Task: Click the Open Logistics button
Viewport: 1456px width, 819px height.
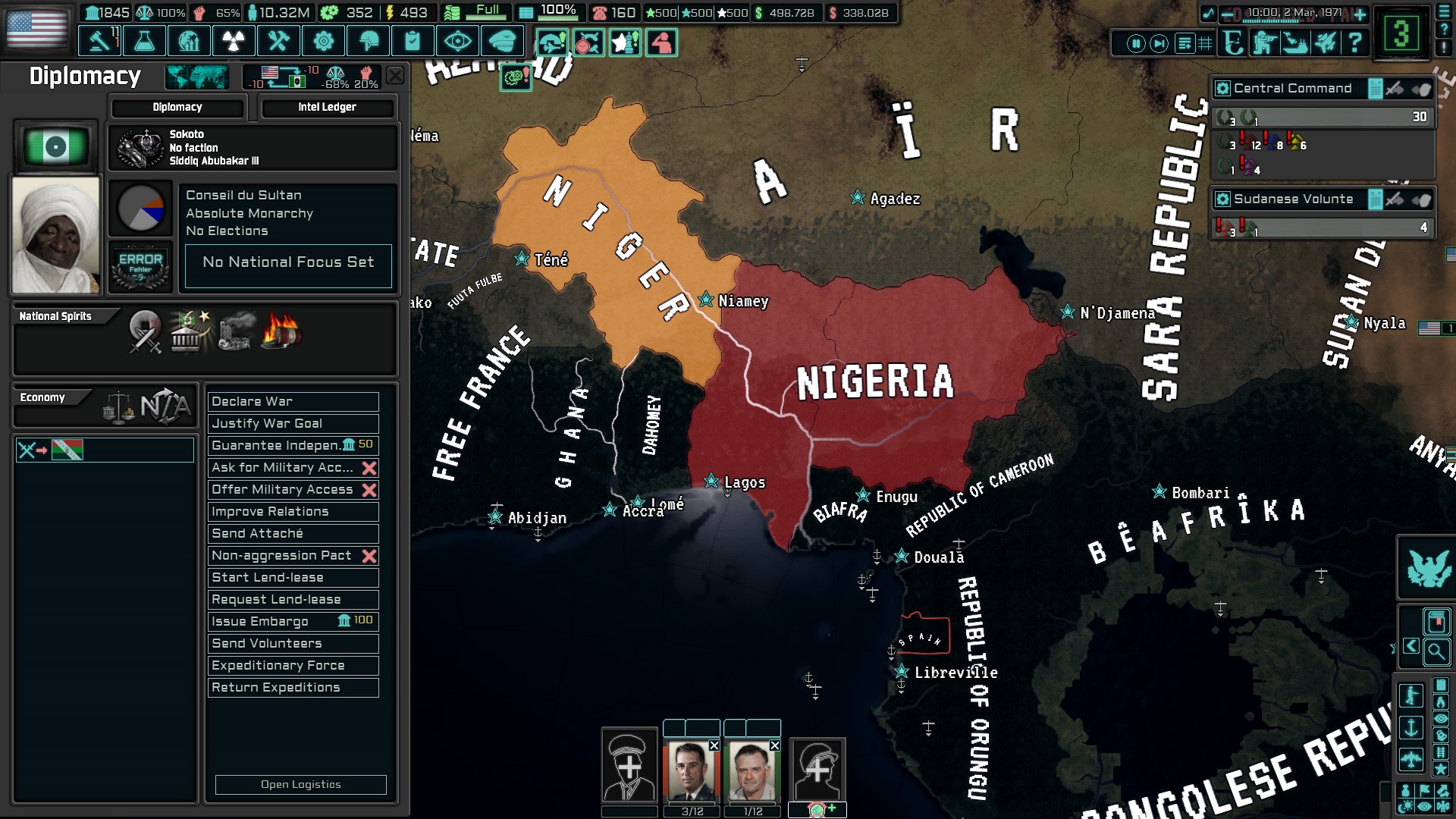Action: [300, 785]
